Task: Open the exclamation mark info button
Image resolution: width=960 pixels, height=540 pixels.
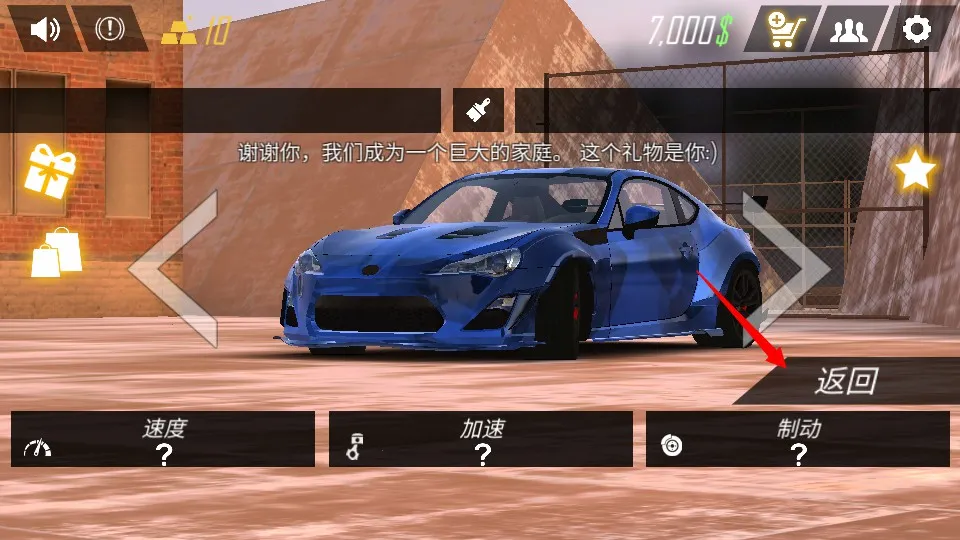Action: point(109,29)
